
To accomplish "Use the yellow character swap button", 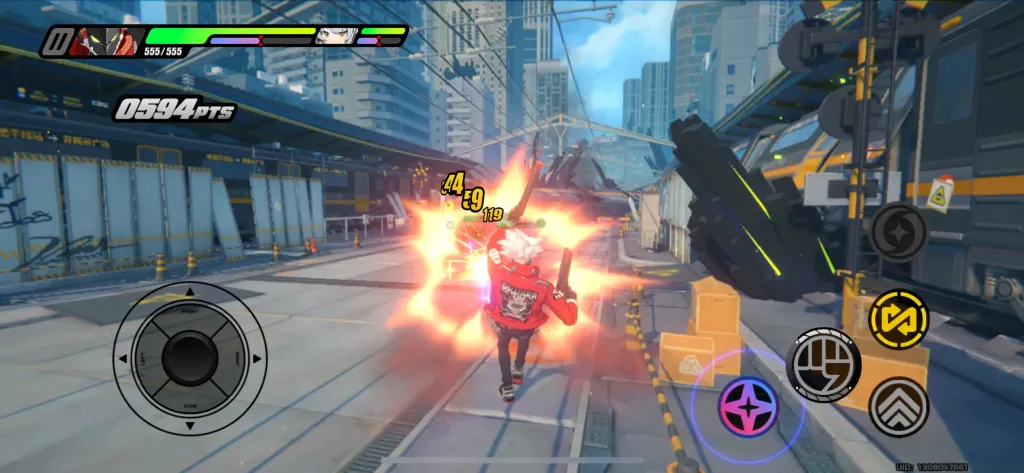I will (x=898, y=319).
